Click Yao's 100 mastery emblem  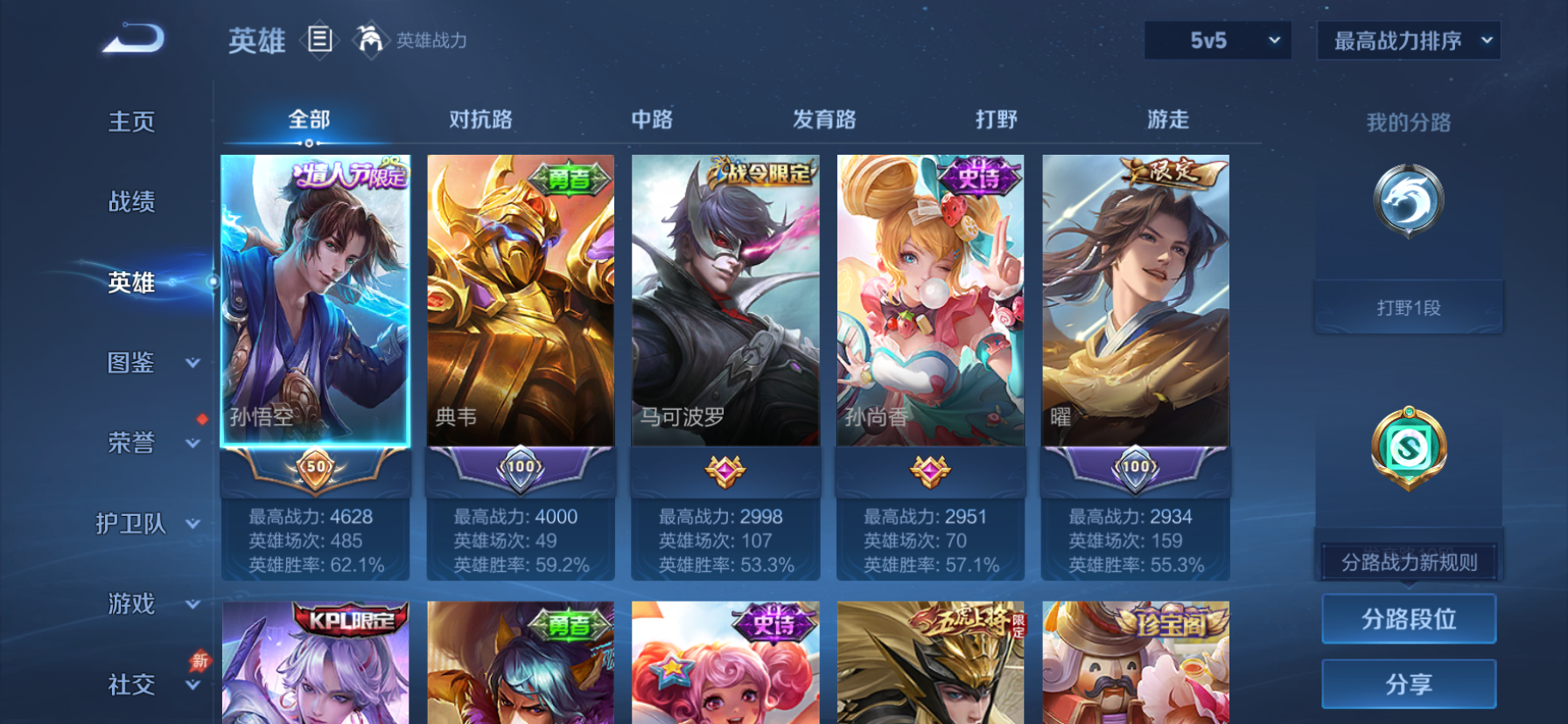tap(1136, 470)
